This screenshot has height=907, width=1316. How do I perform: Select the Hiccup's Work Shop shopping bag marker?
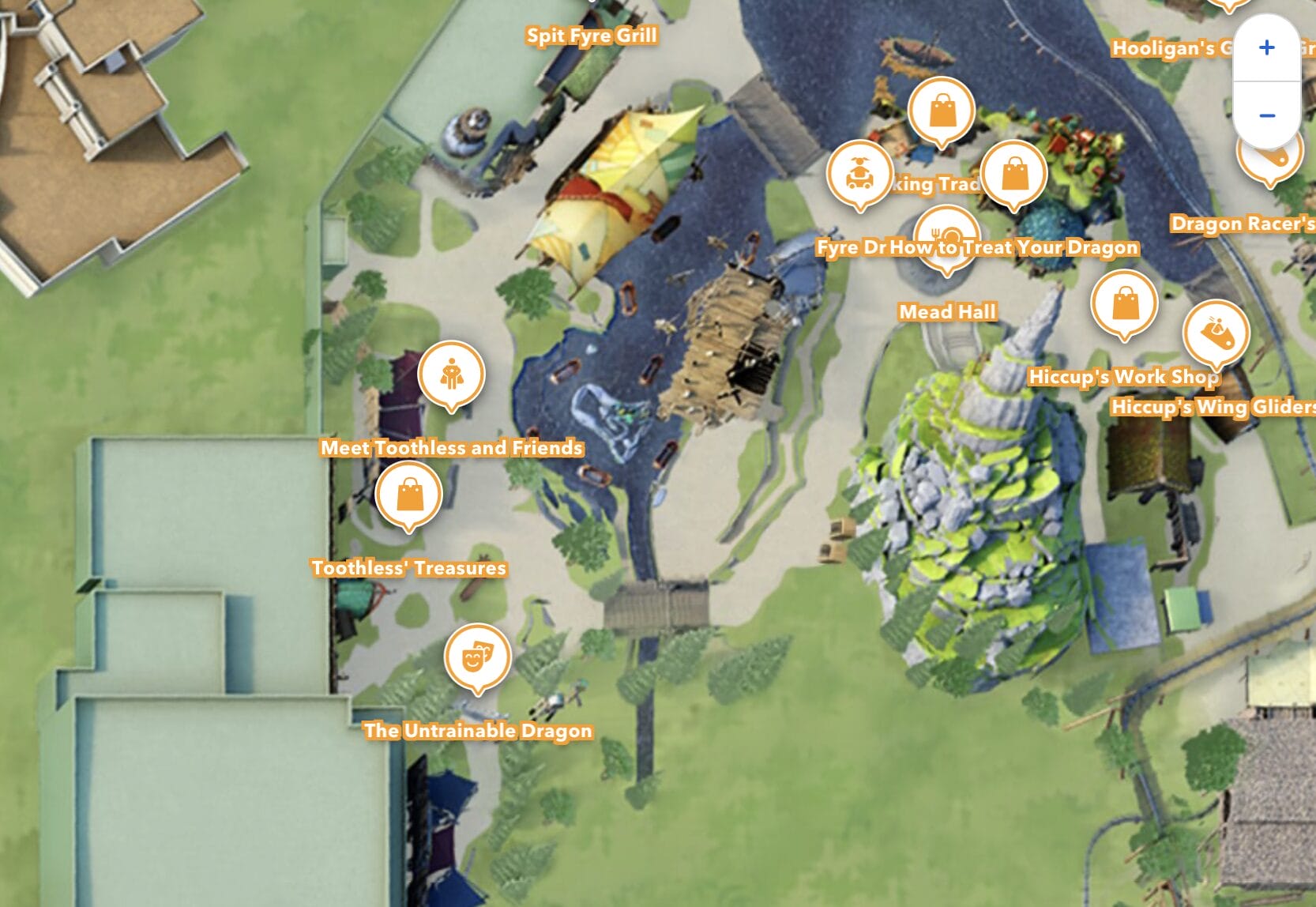[1124, 303]
